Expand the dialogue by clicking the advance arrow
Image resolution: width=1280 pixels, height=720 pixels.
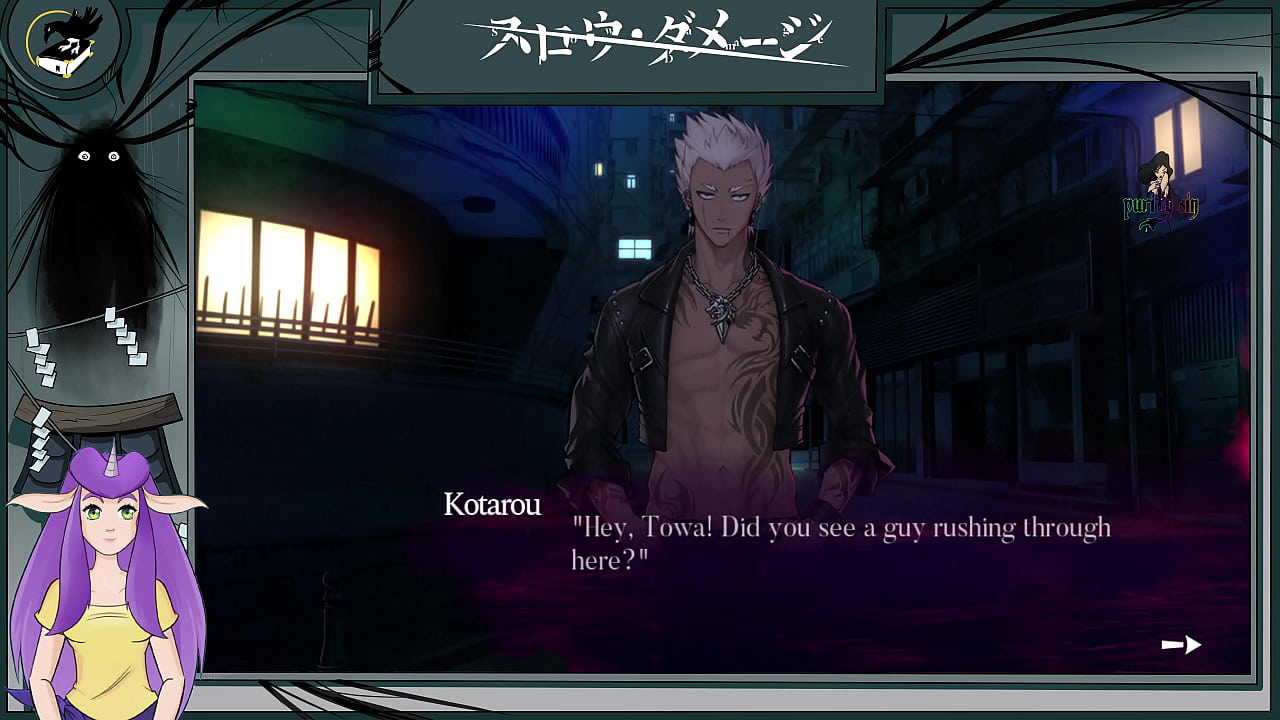click(x=1184, y=645)
